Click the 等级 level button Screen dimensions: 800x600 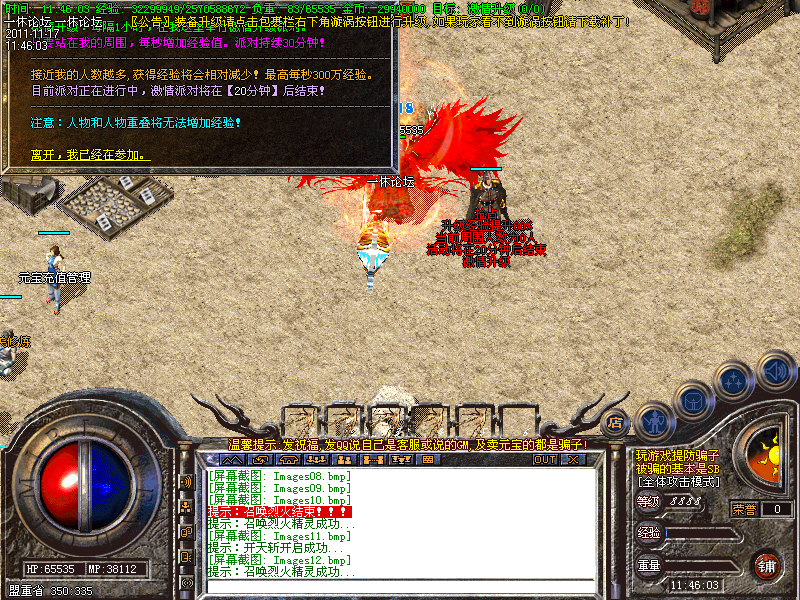649,502
